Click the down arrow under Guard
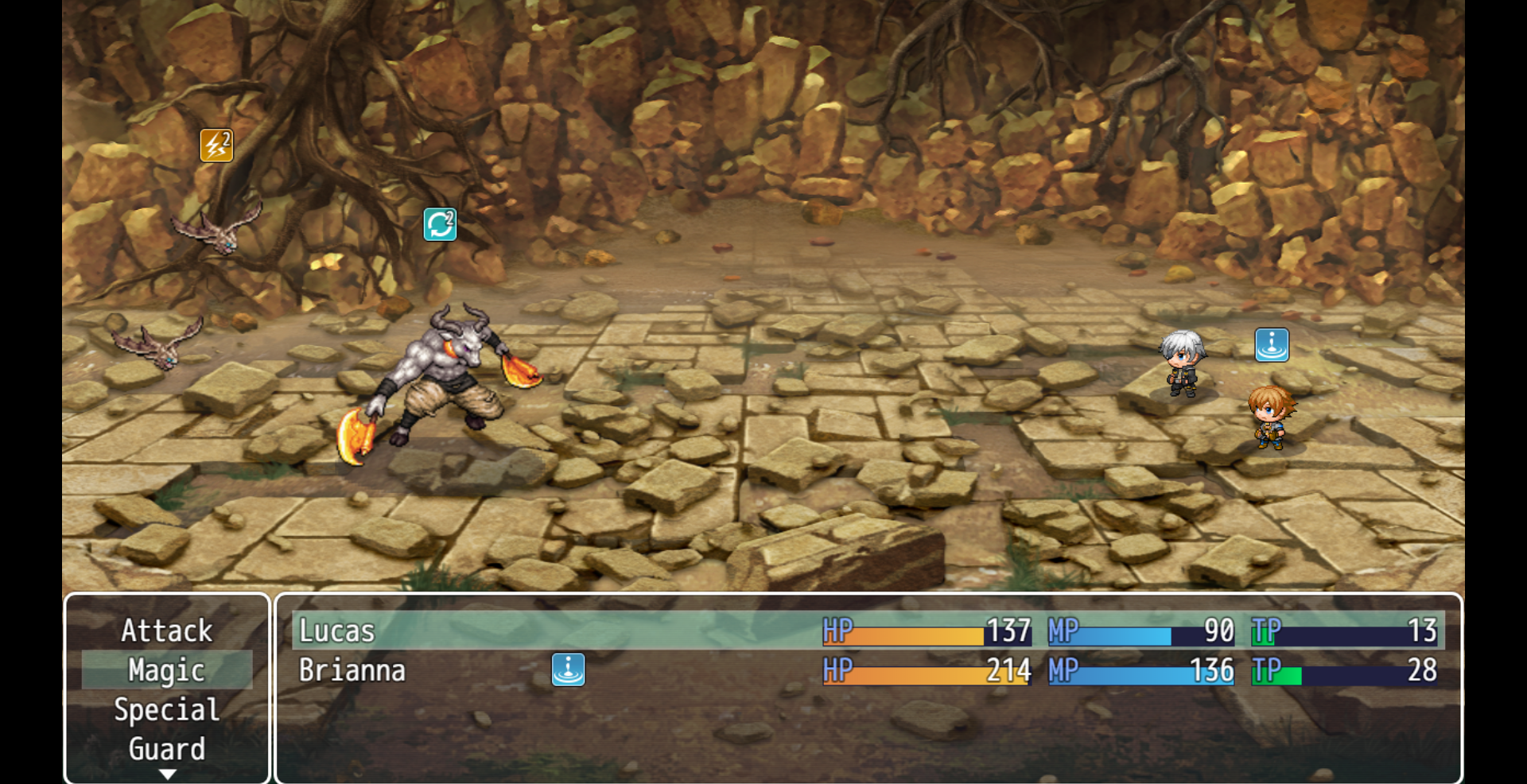 167,774
